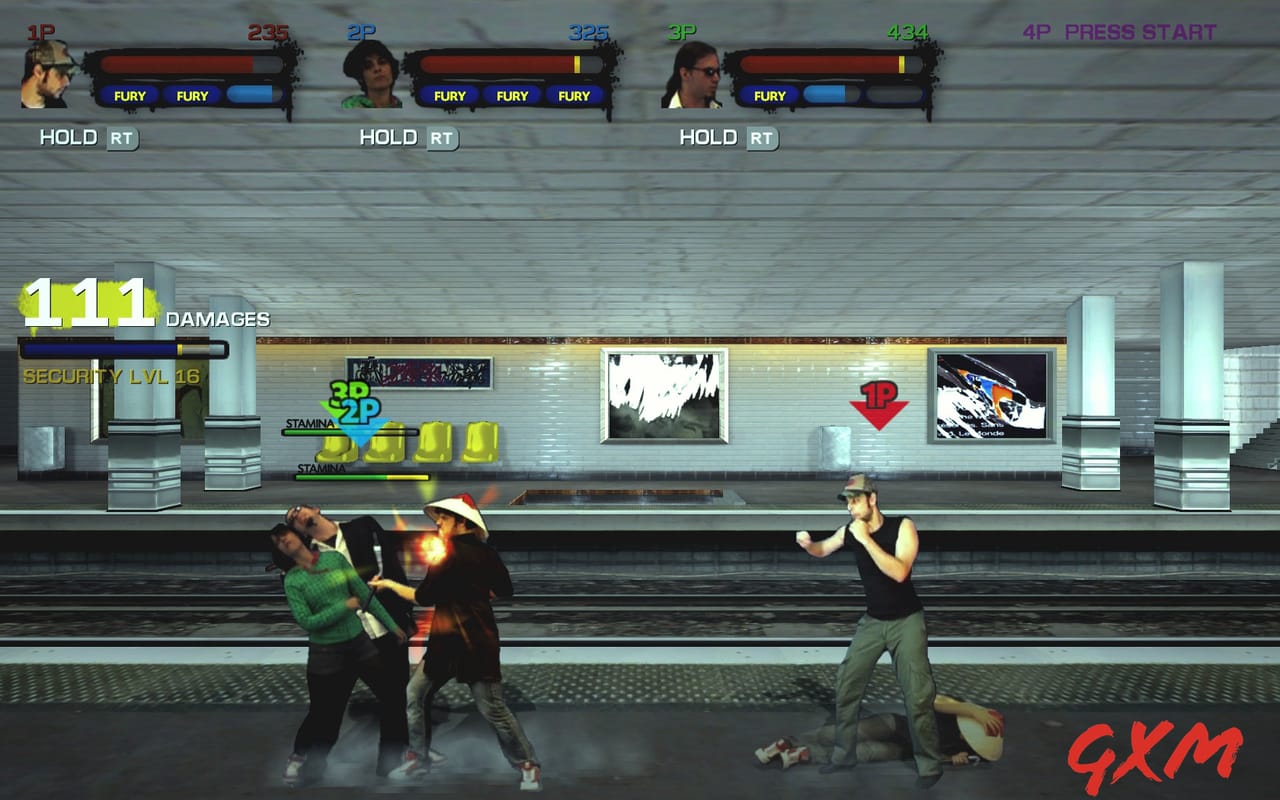1280x800 pixels.
Task: Click Player 3's score of 434
Action: click(903, 32)
